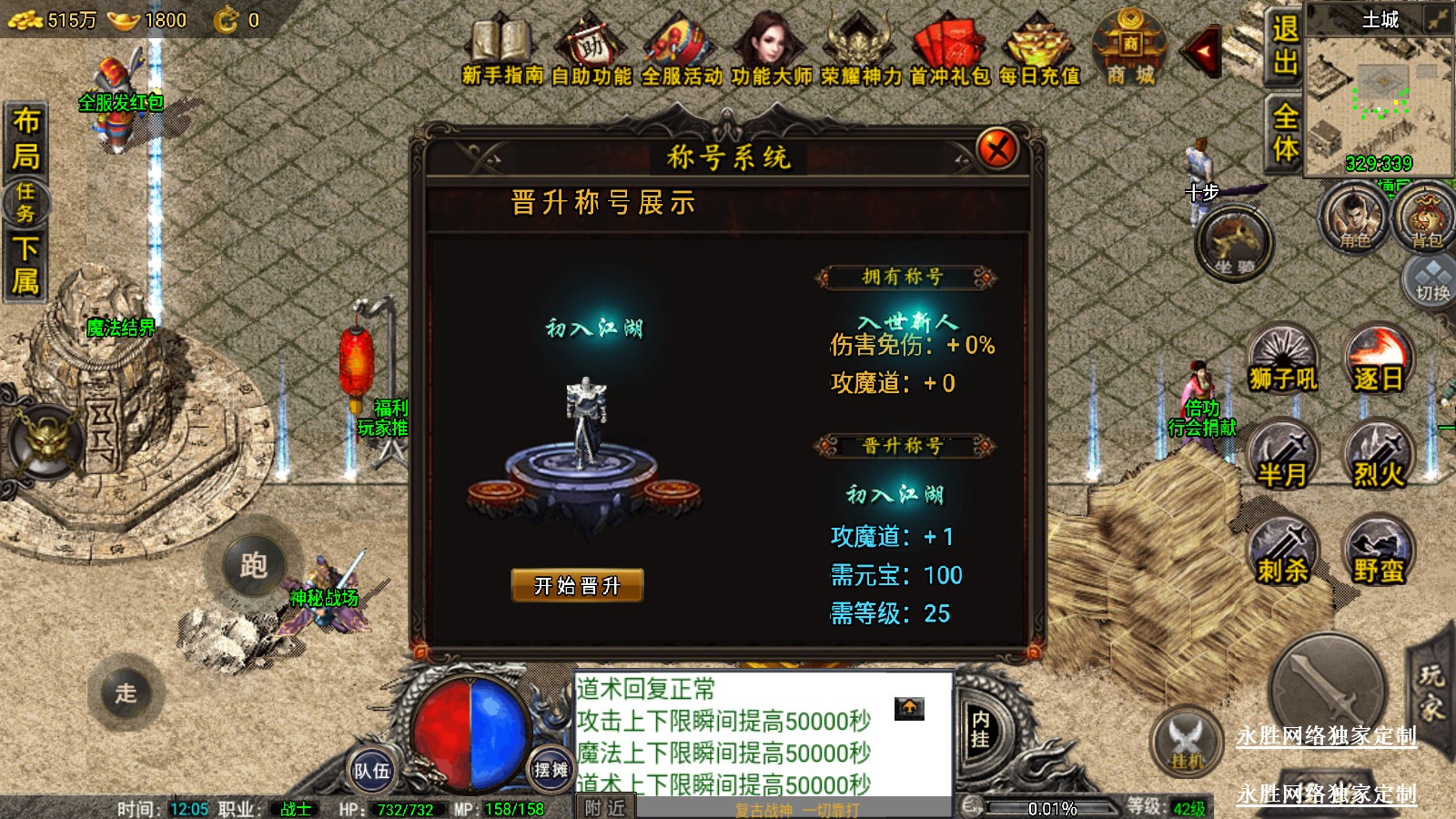Screen dimensions: 1456x819
Task: Open the 背包 backpack
Action: [1426, 218]
